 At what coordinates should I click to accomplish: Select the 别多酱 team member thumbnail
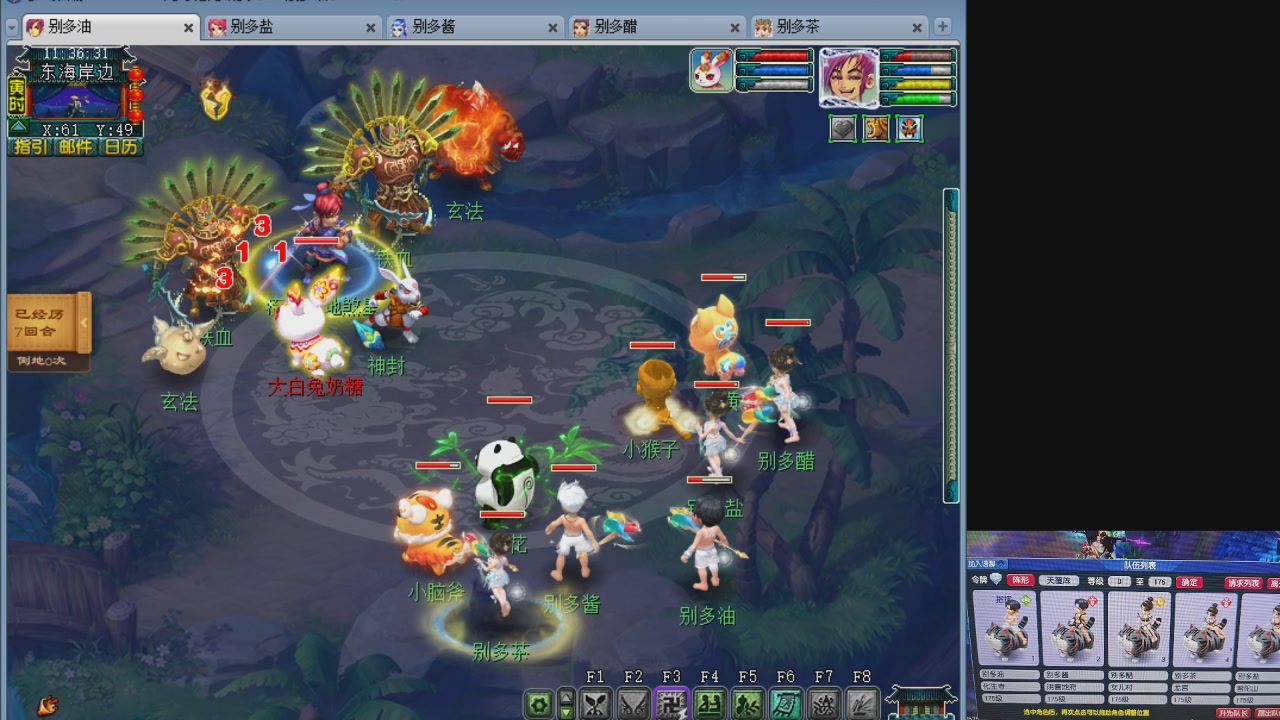pyautogui.click(x=1072, y=628)
